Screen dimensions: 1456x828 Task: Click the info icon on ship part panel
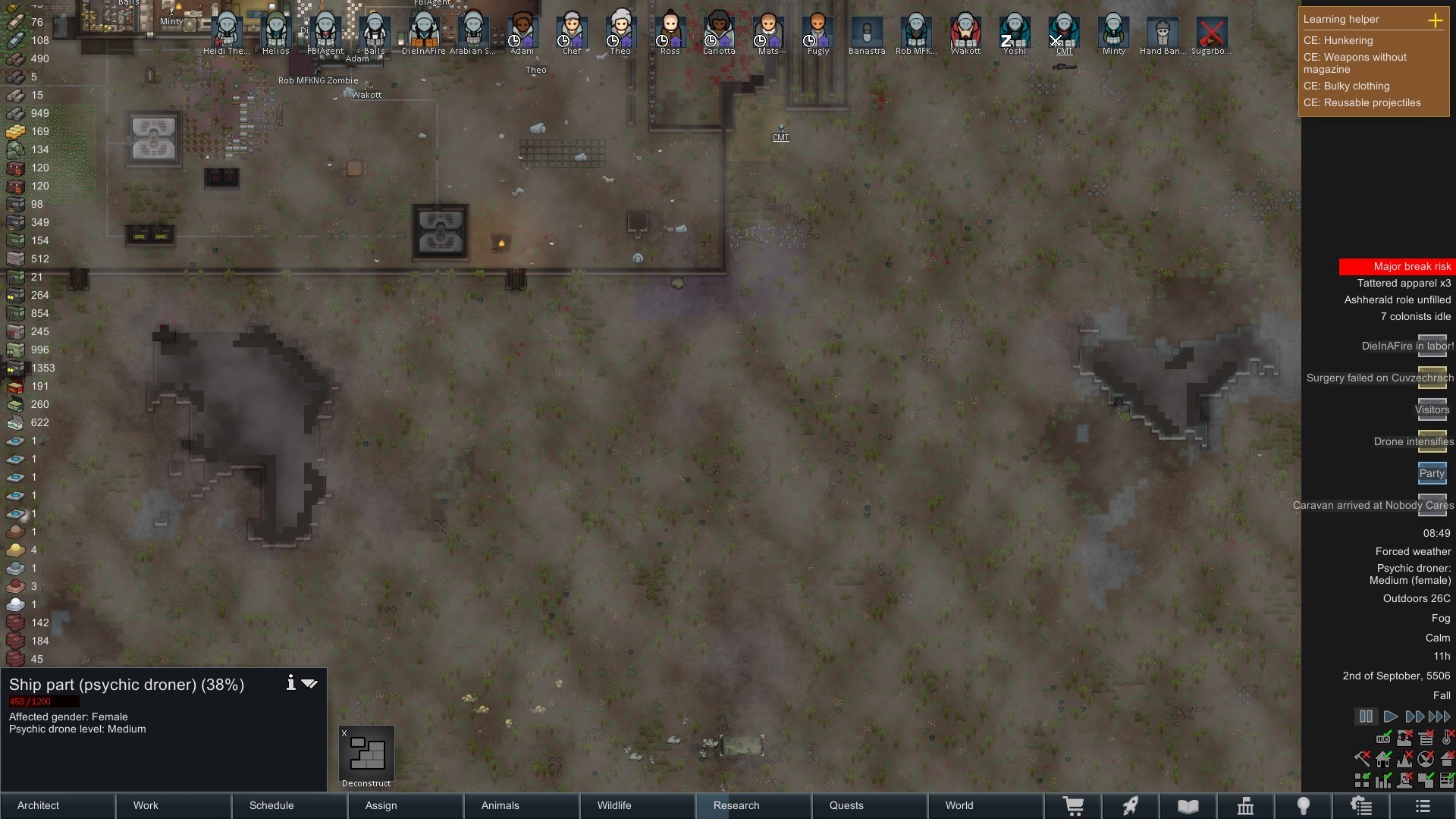(290, 682)
